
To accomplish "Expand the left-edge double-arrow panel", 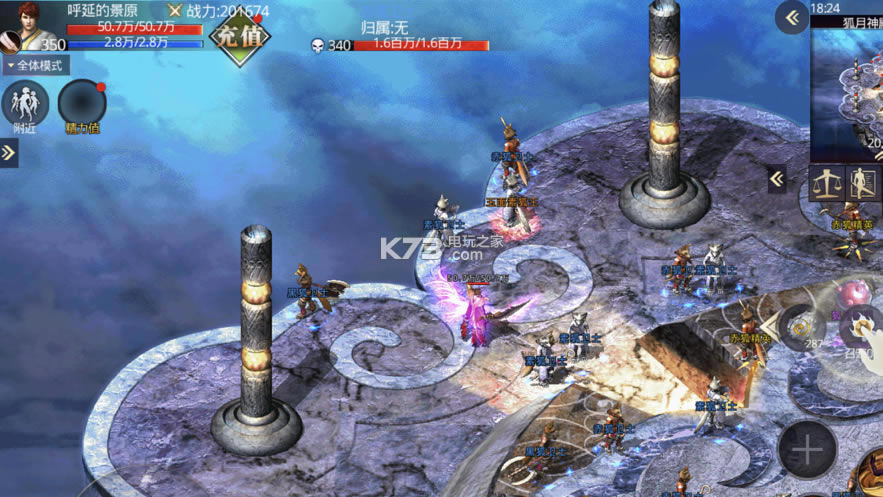I will click(x=9, y=153).
